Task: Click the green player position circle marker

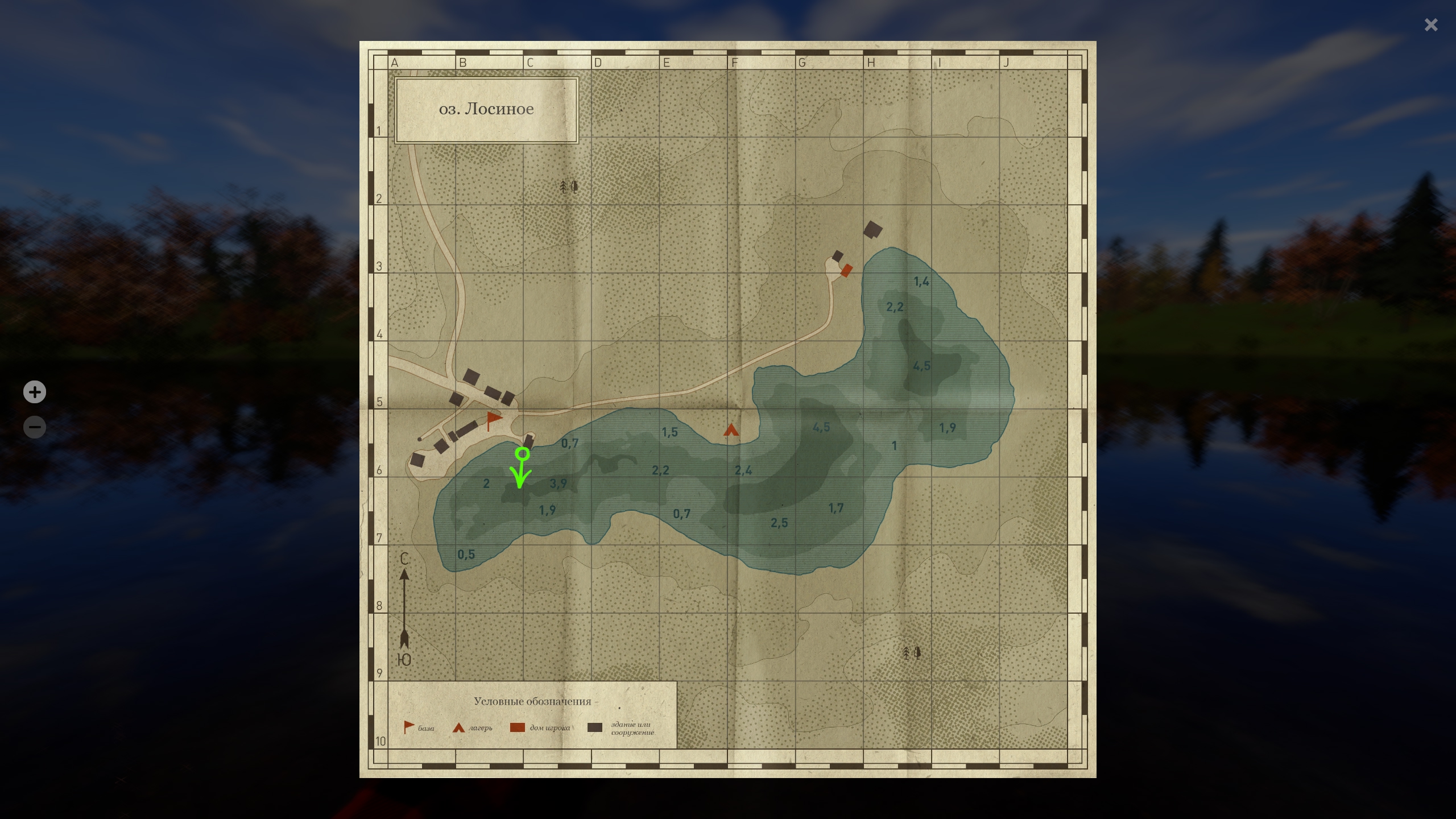Action: (x=522, y=454)
